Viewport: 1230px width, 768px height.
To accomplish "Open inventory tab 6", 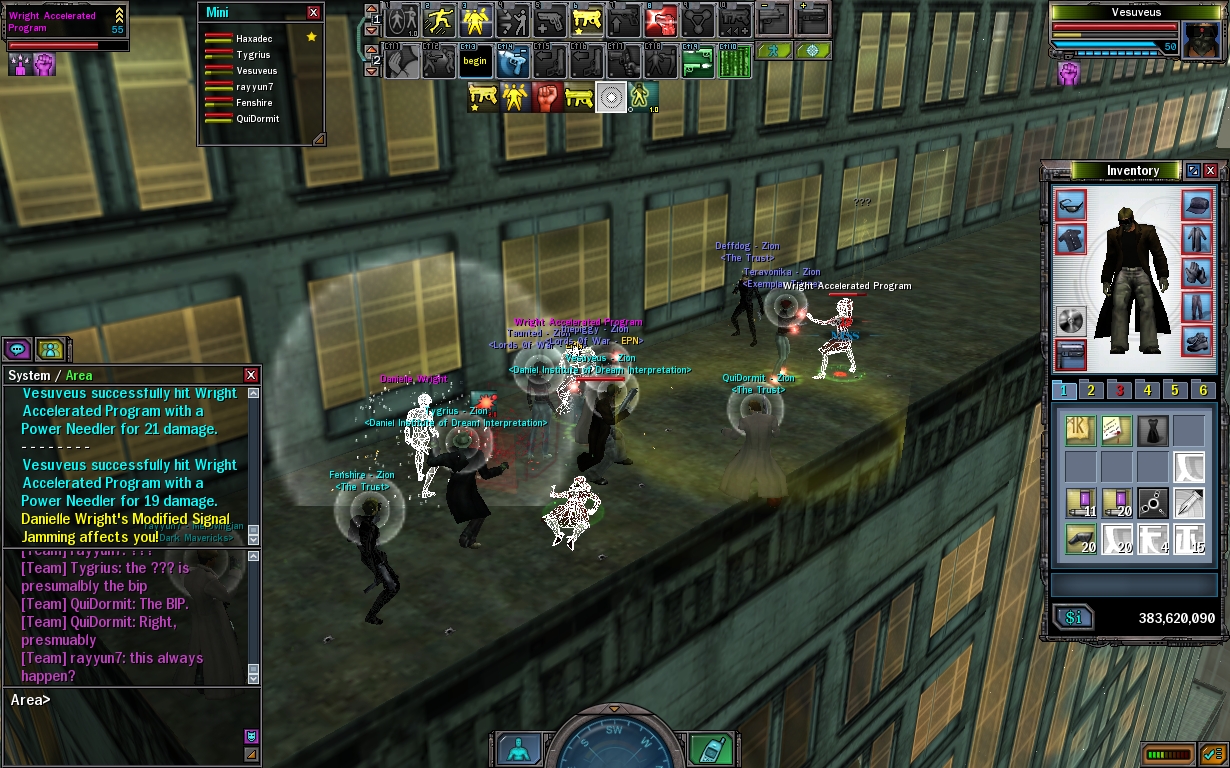I will pos(1204,391).
